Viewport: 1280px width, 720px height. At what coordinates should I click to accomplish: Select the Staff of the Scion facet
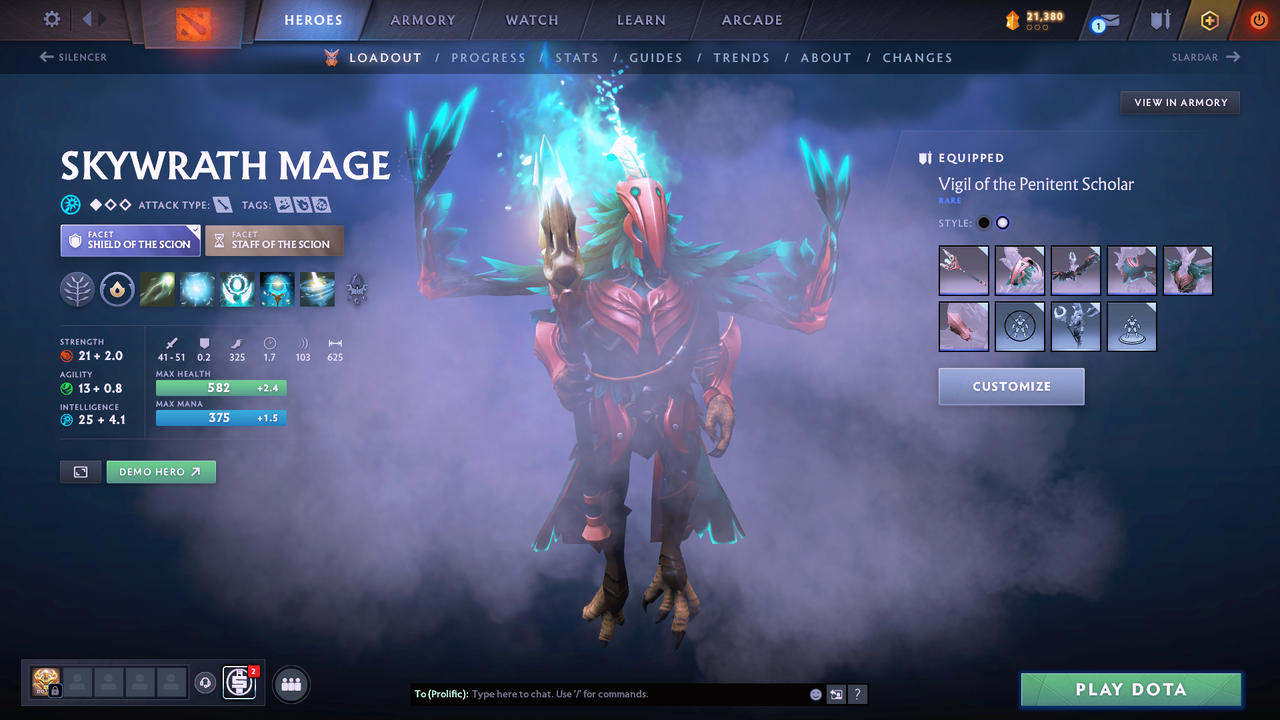pos(274,240)
